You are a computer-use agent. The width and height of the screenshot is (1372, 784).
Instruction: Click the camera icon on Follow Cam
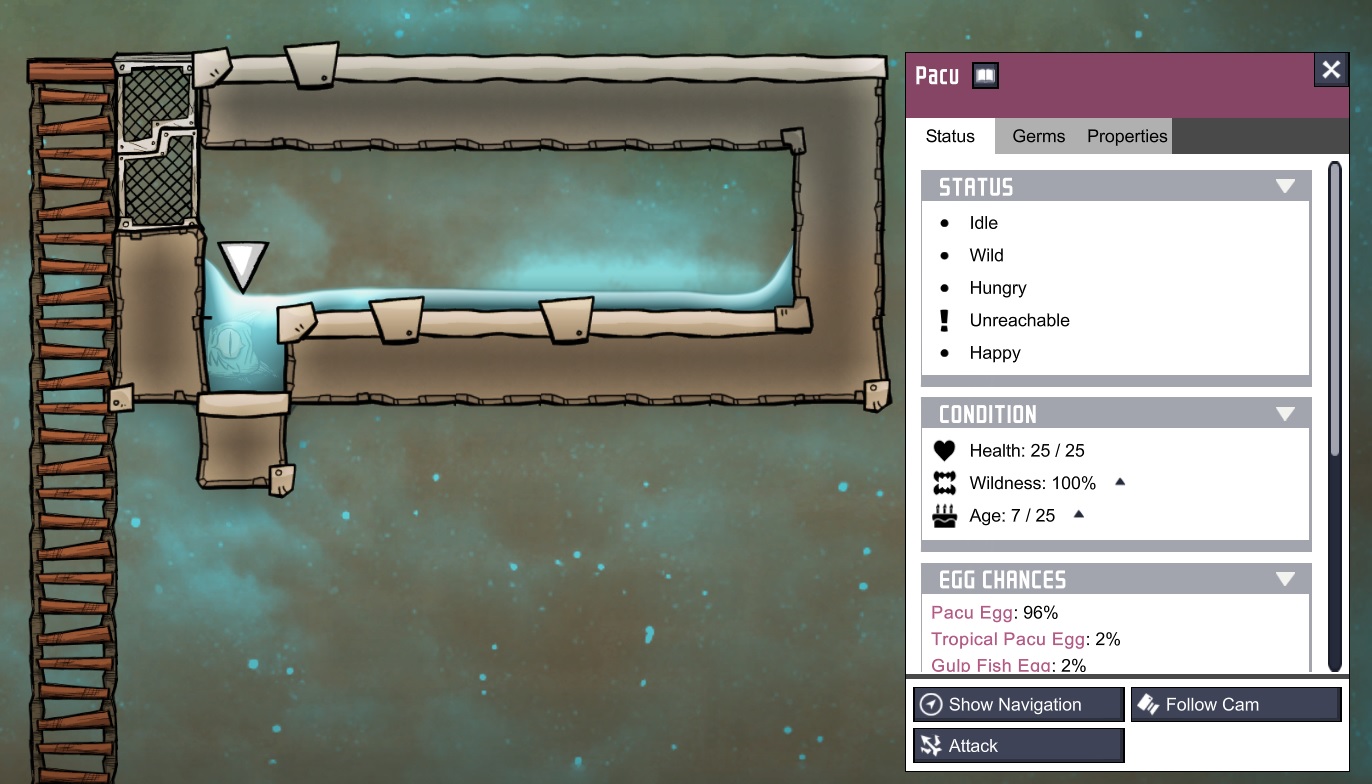1146,704
